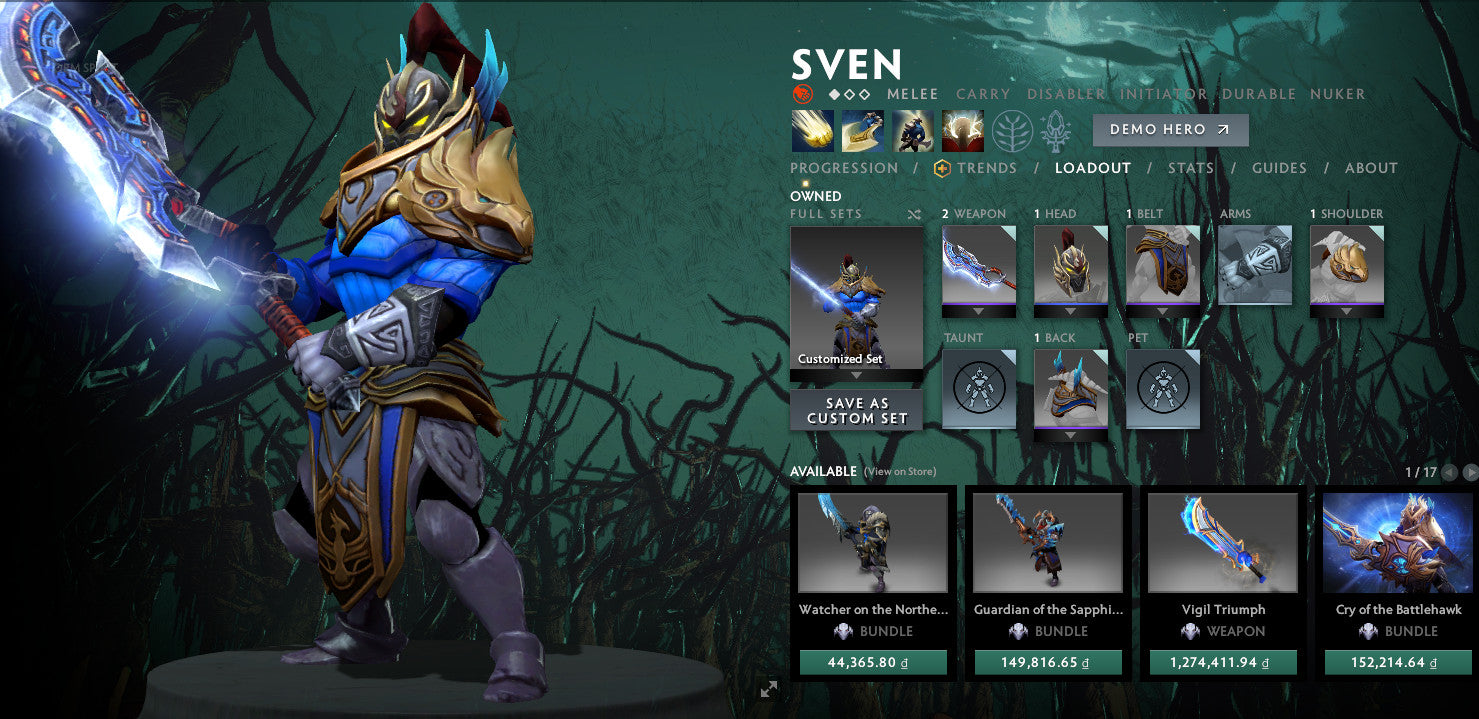Open the Arms equipment slot
This screenshot has height=719, width=1479.
tap(1255, 265)
